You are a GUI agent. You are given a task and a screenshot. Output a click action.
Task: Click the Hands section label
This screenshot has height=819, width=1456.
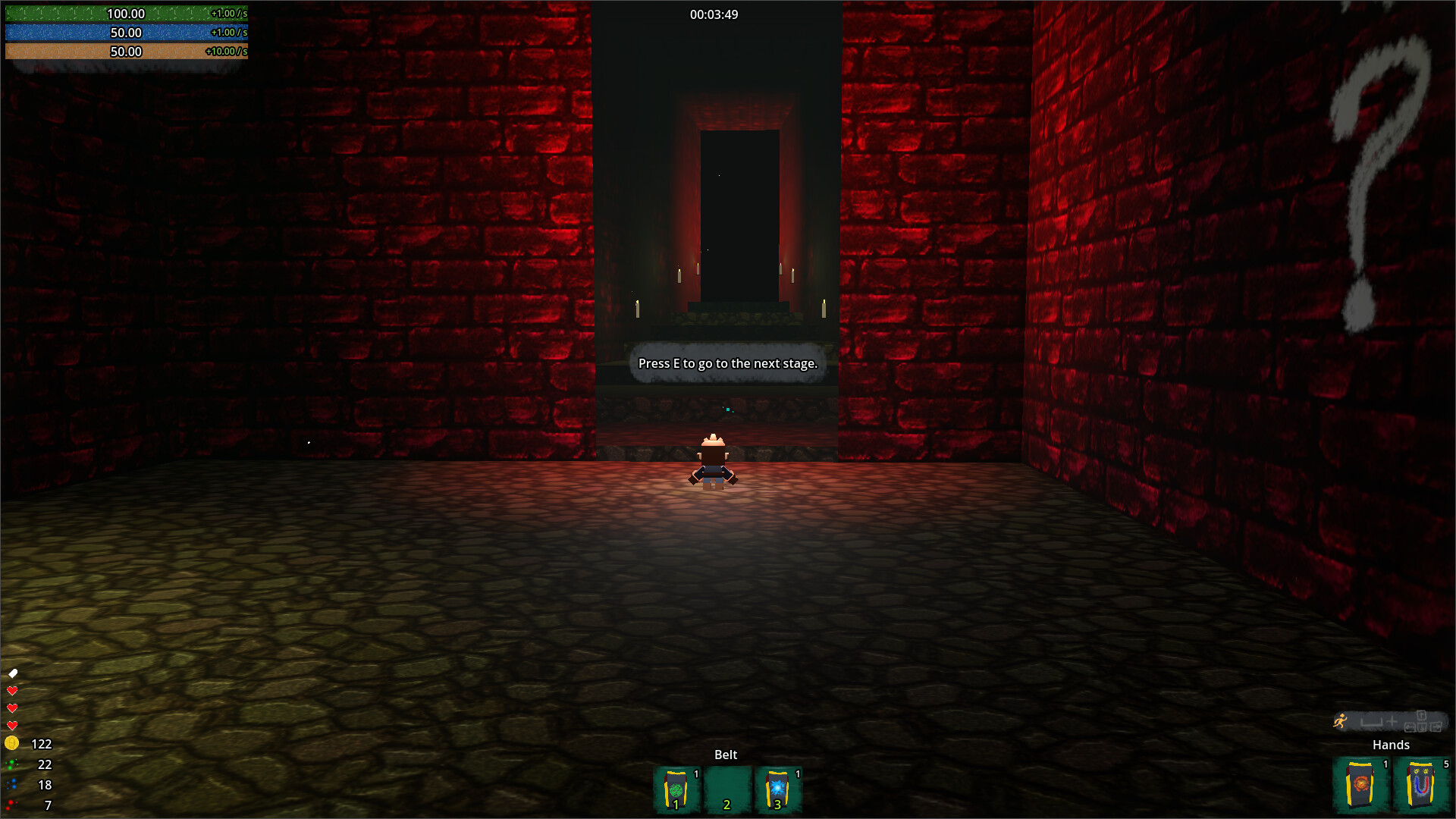pyautogui.click(x=1391, y=745)
